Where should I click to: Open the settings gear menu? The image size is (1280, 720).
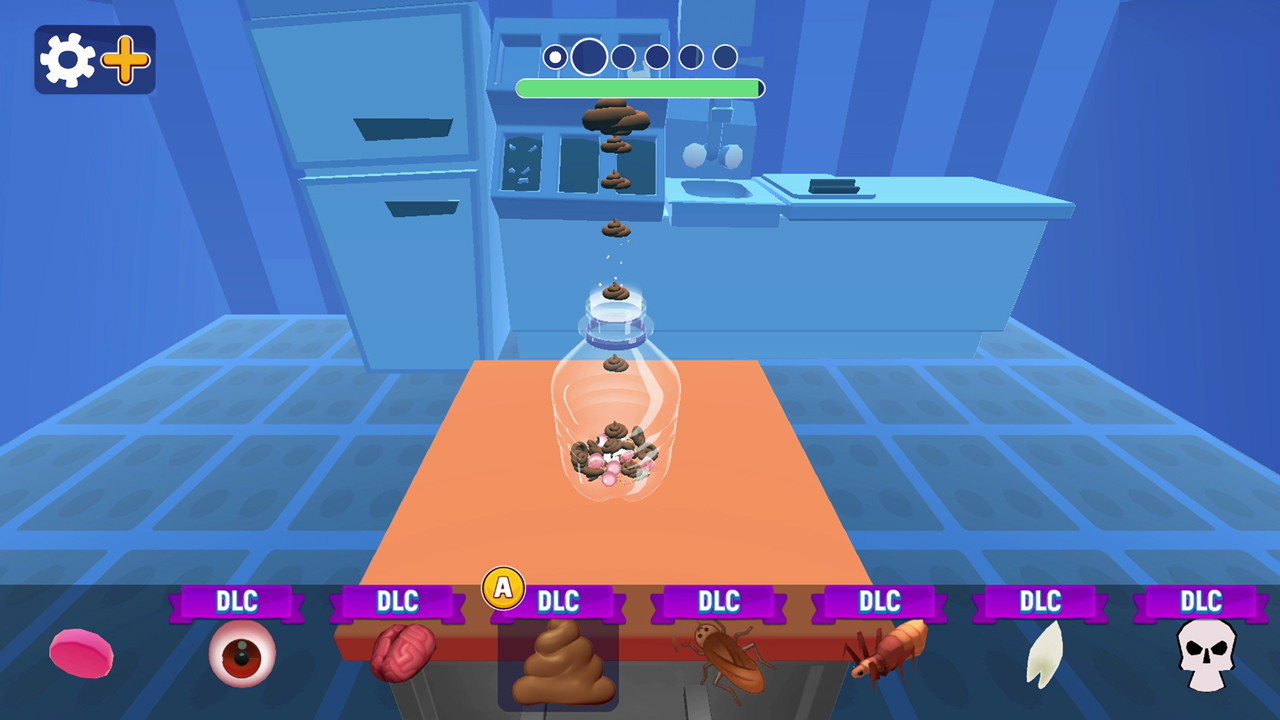[66, 58]
